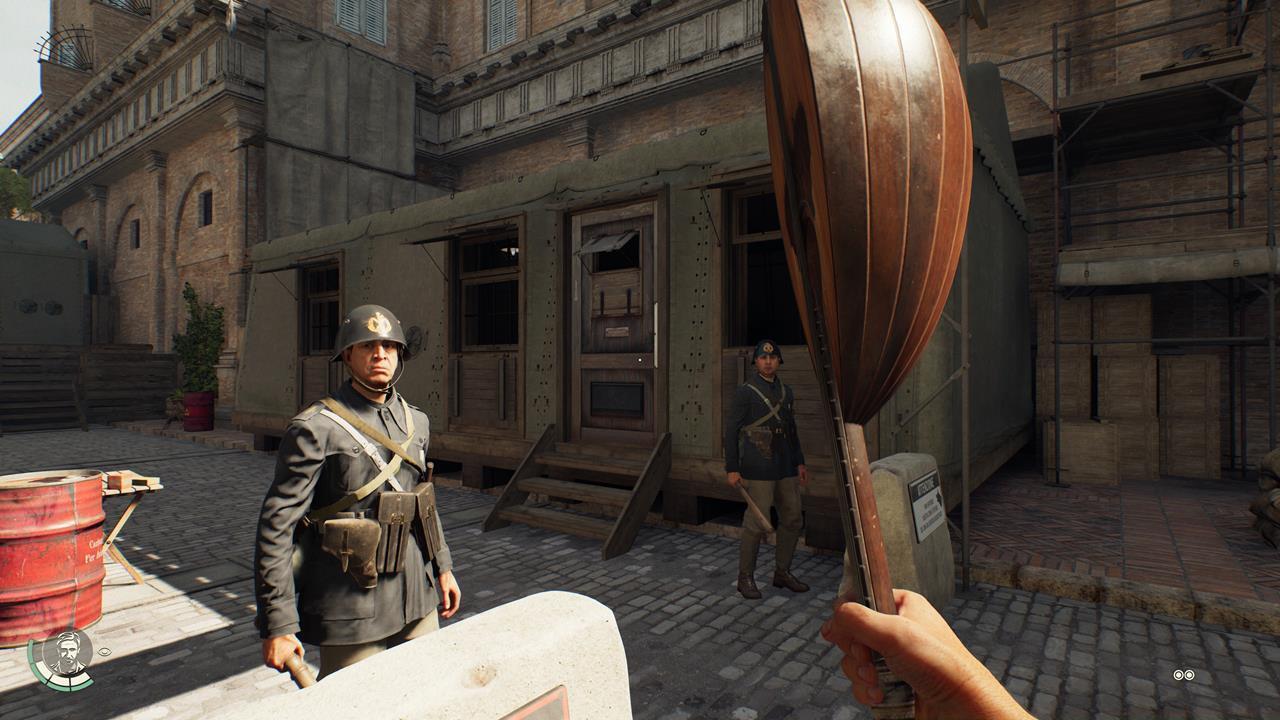The width and height of the screenshot is (1280, 720).
Task: Select the eye-shaped stealth visibility icon
Action: click(x=105, y=652)
